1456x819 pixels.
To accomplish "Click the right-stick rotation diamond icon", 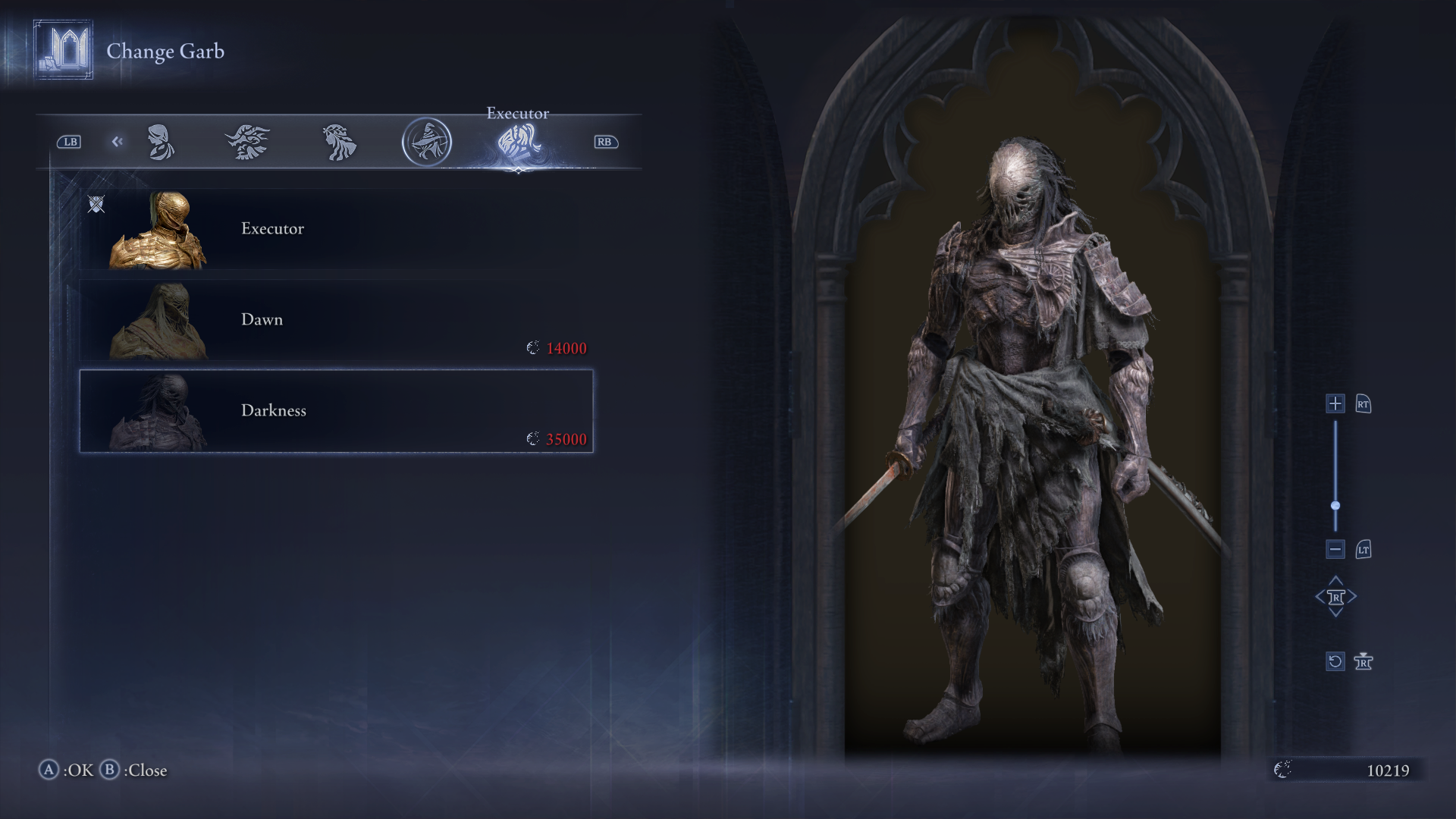I will [x=1335, y=597].
